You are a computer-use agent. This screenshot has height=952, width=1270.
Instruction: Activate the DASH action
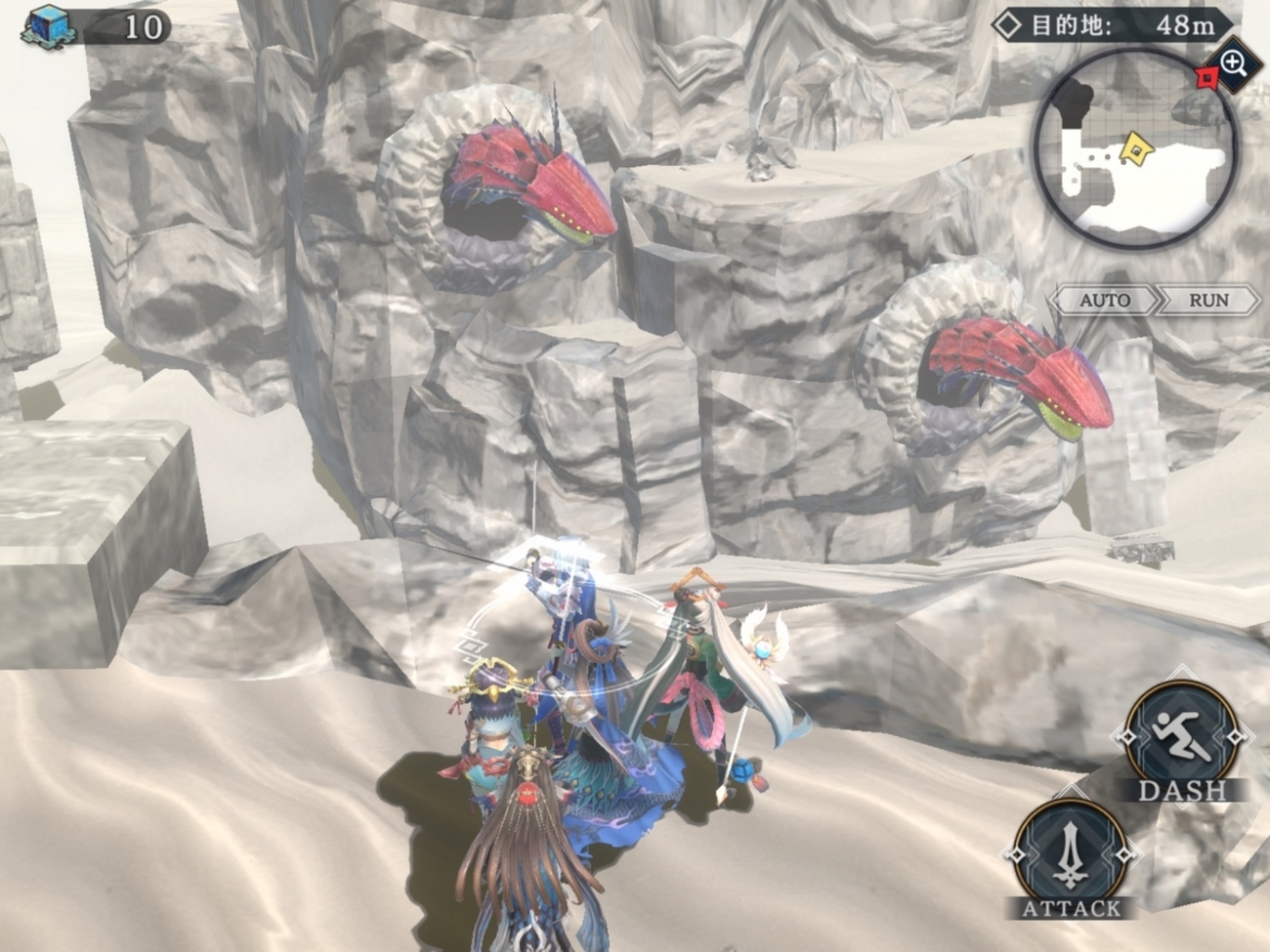[x=1182, y=737]
